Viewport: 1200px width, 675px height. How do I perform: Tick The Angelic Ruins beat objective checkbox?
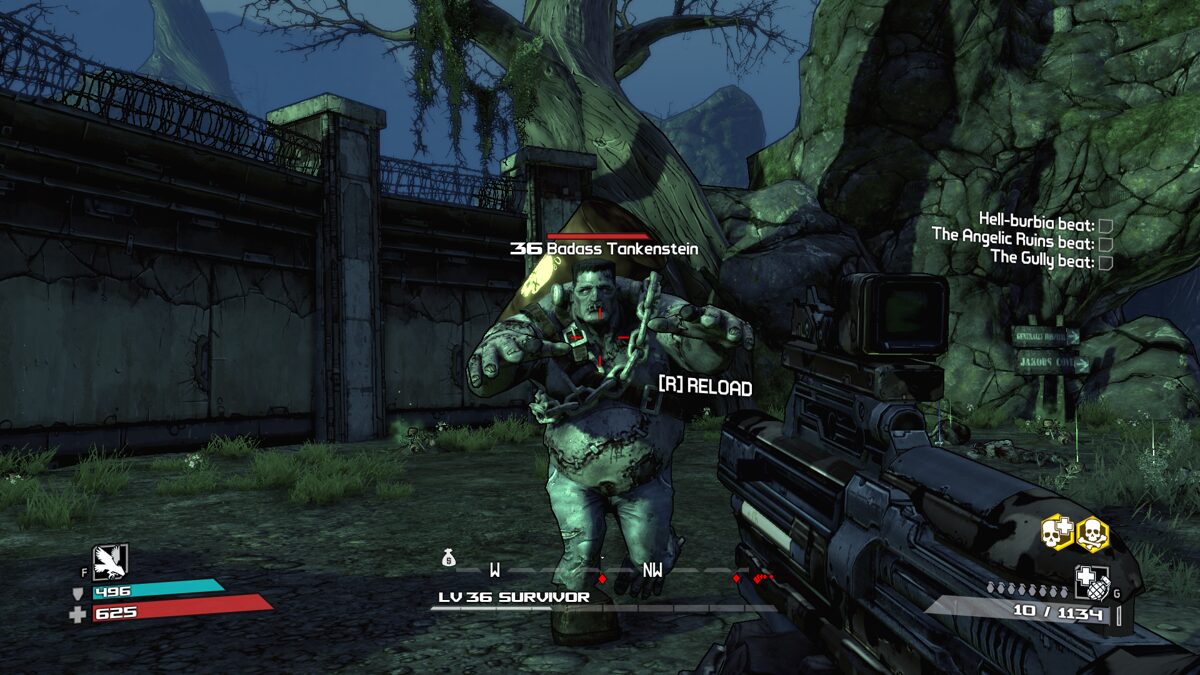(1106, 243)
